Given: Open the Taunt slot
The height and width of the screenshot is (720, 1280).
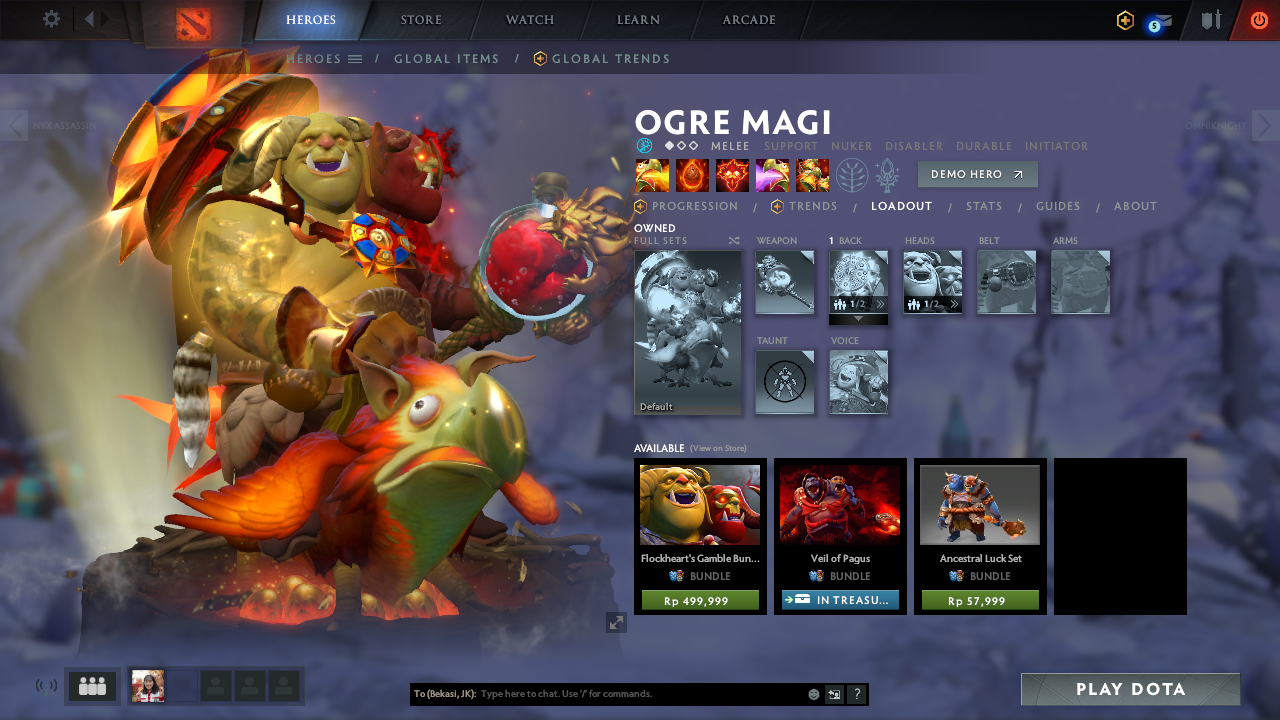Looking at the screenshot, I should 785,381.
